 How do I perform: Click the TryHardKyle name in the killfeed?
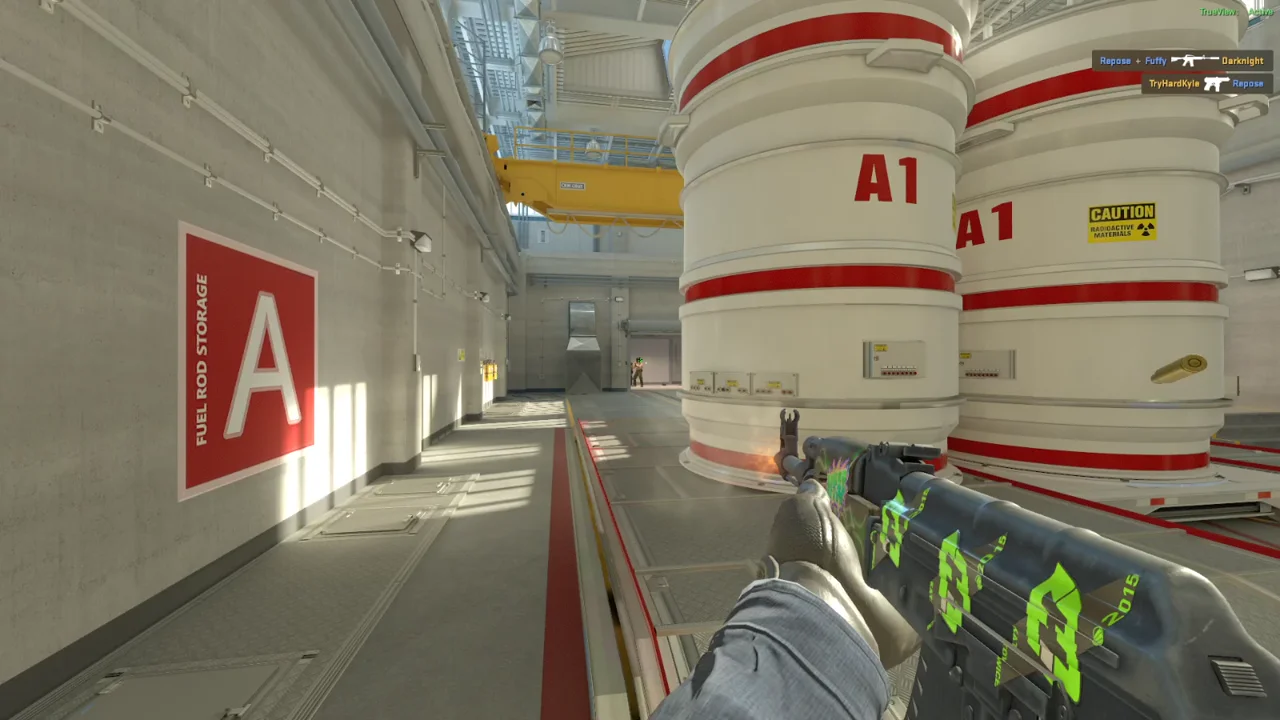(x=1173, y=83)
